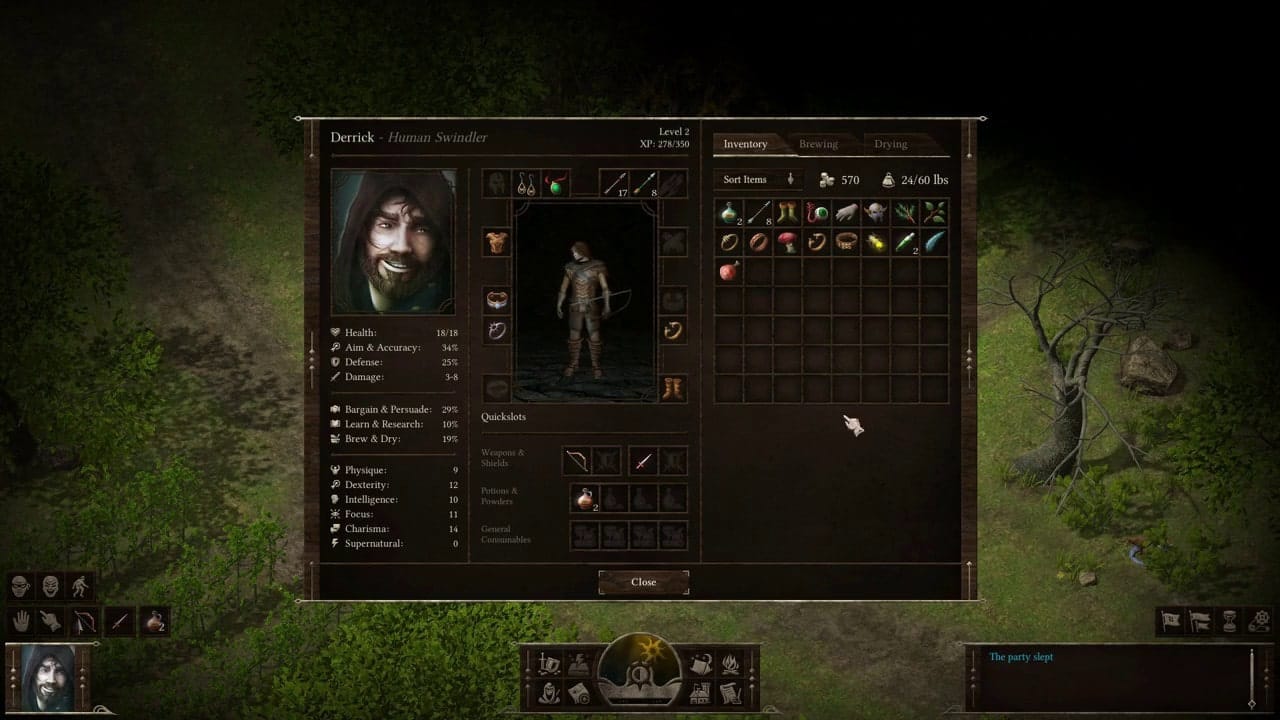Choose the bow weapon quickslot
The width and height of the screenshot is (1280, 720).
pos(577,461)
